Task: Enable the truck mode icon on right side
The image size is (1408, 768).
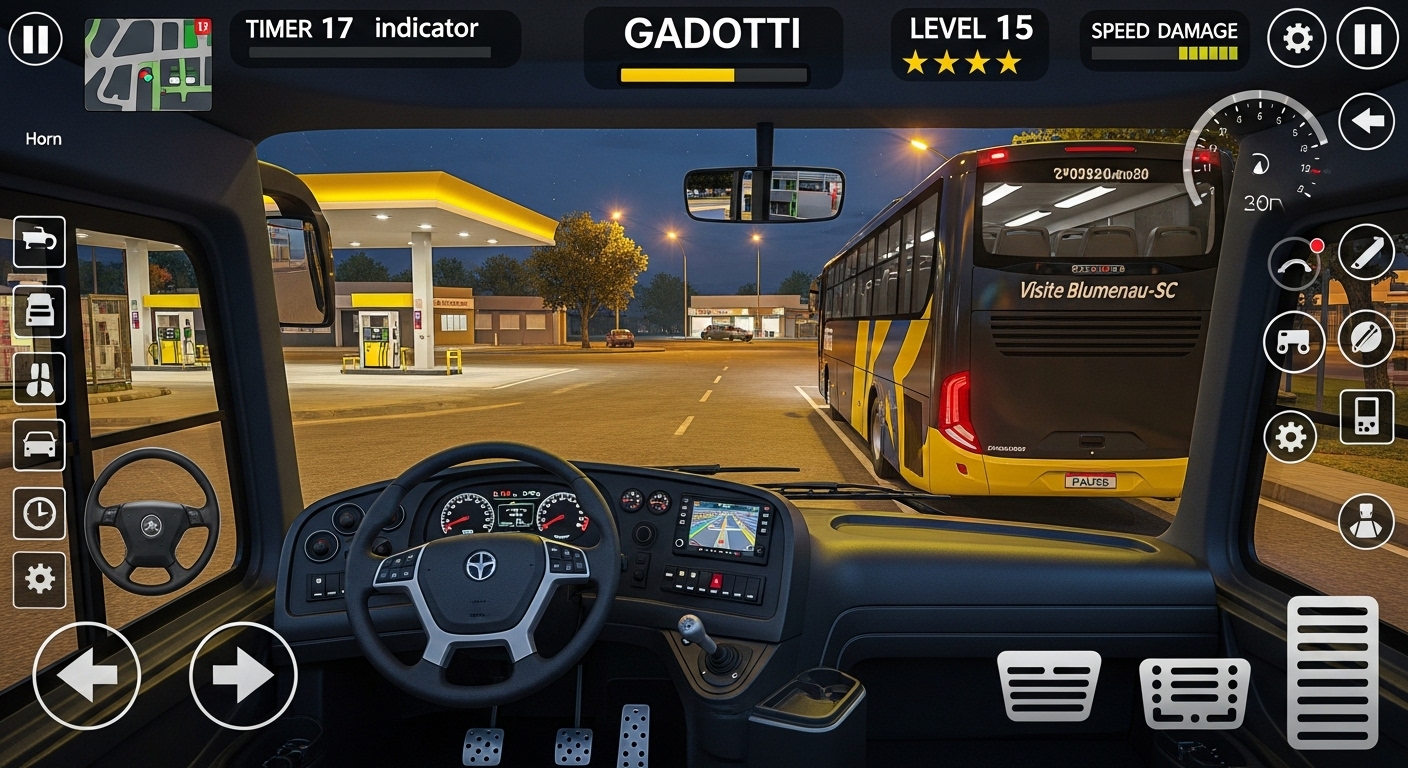Action: tap(1294, 341)
